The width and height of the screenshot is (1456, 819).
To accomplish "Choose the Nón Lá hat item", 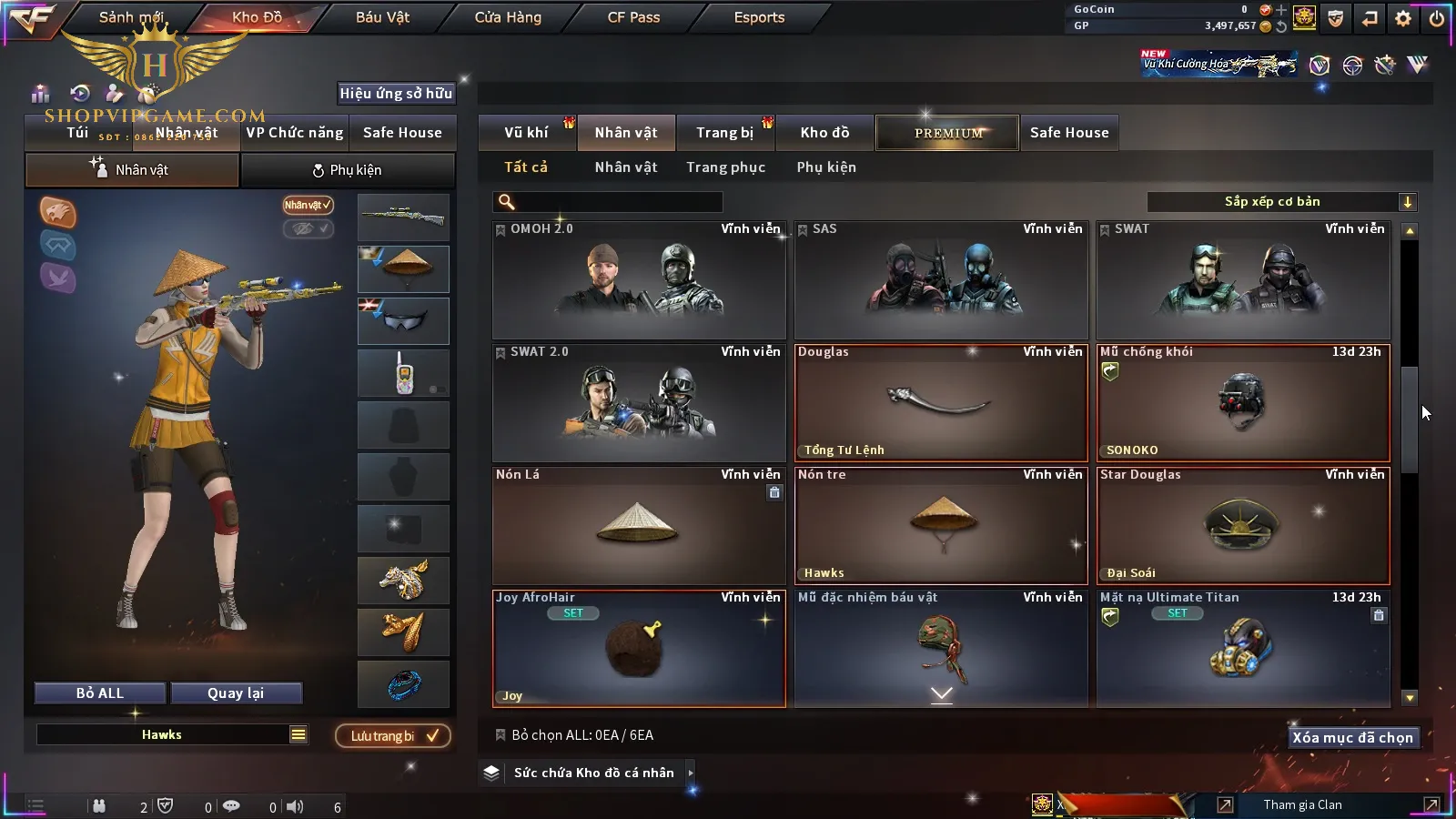I will point(639,525).
